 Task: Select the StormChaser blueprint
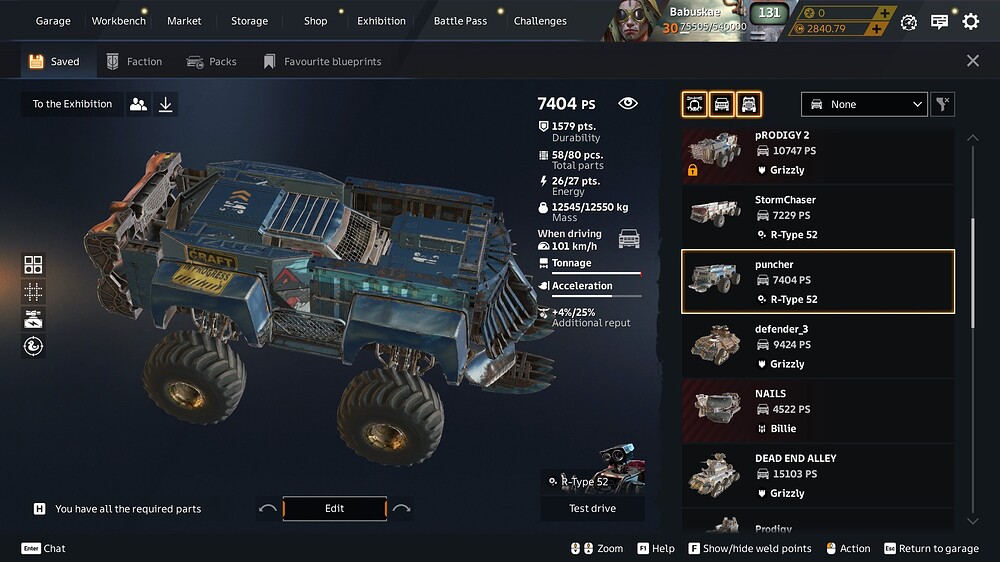817,215
